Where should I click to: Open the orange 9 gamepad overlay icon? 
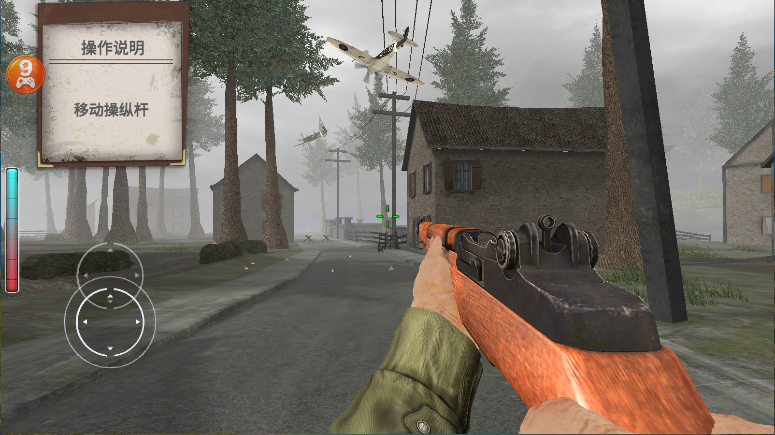(x=22, y=74)
